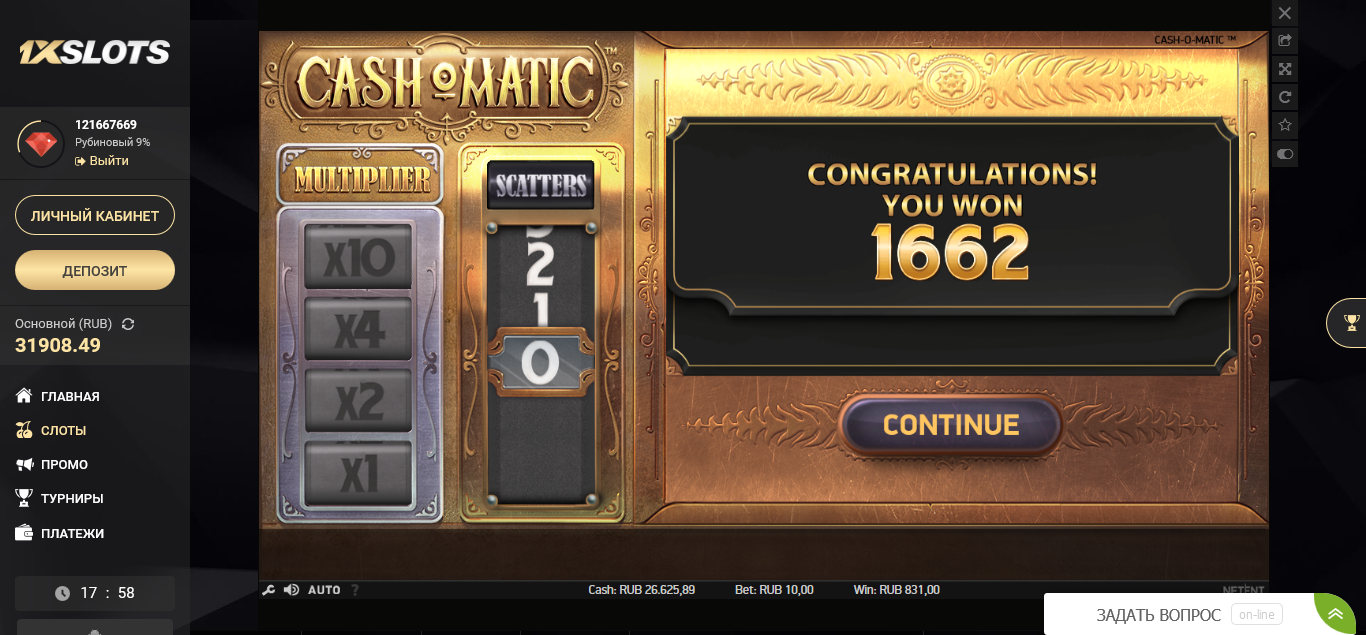This screenshot has height=635, width=1366.
Task: Flip the toggle switch below the star
Action: (1285, 154)
